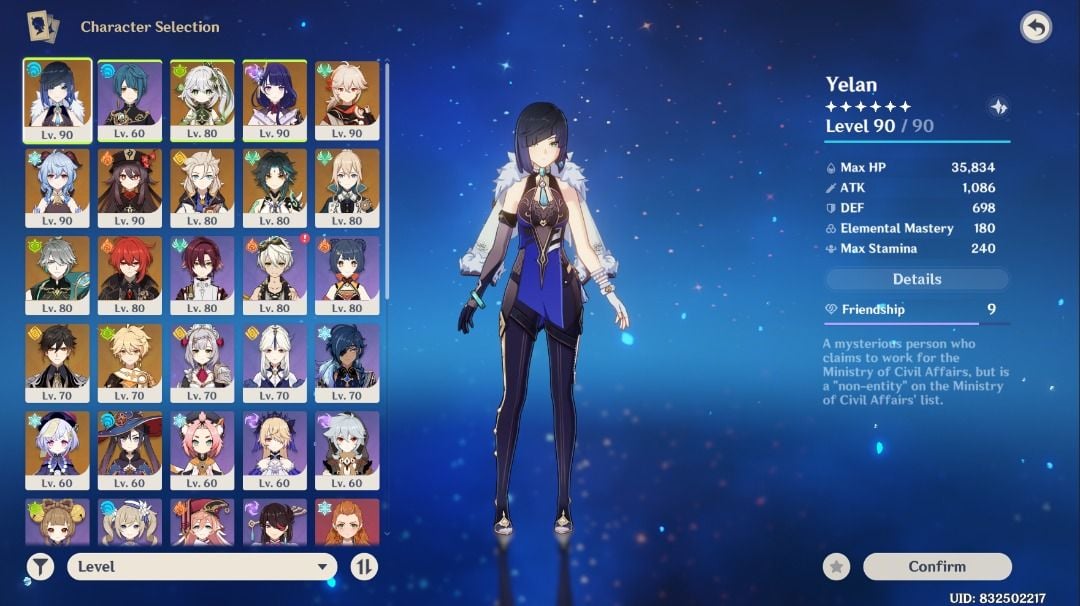The image size is (1080, 606).
Task: Click the star button beside Confirm
Action: coord(836,567)
